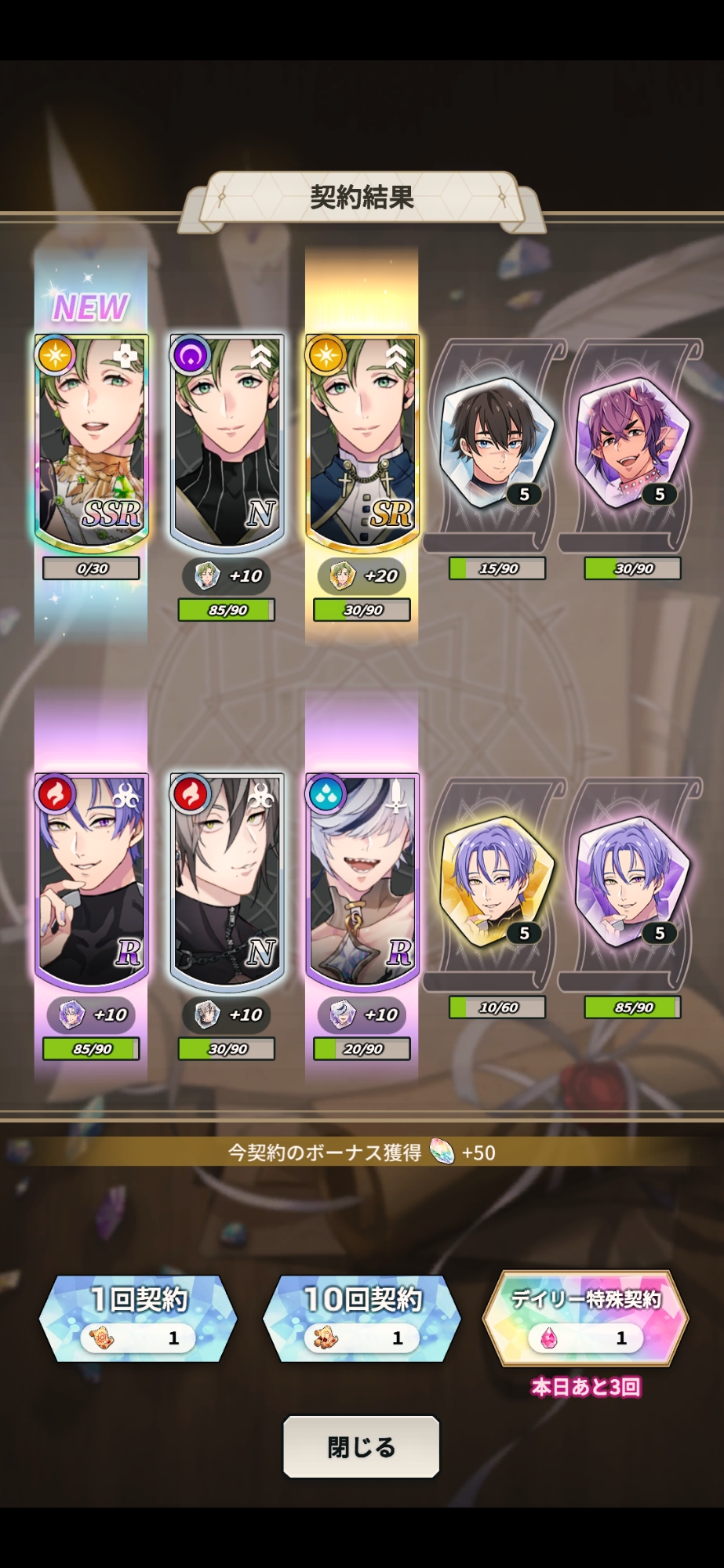Activate the デイリー特殊契約 daily special contract
The image size is (724, 1568).
tap(585, 1318)
